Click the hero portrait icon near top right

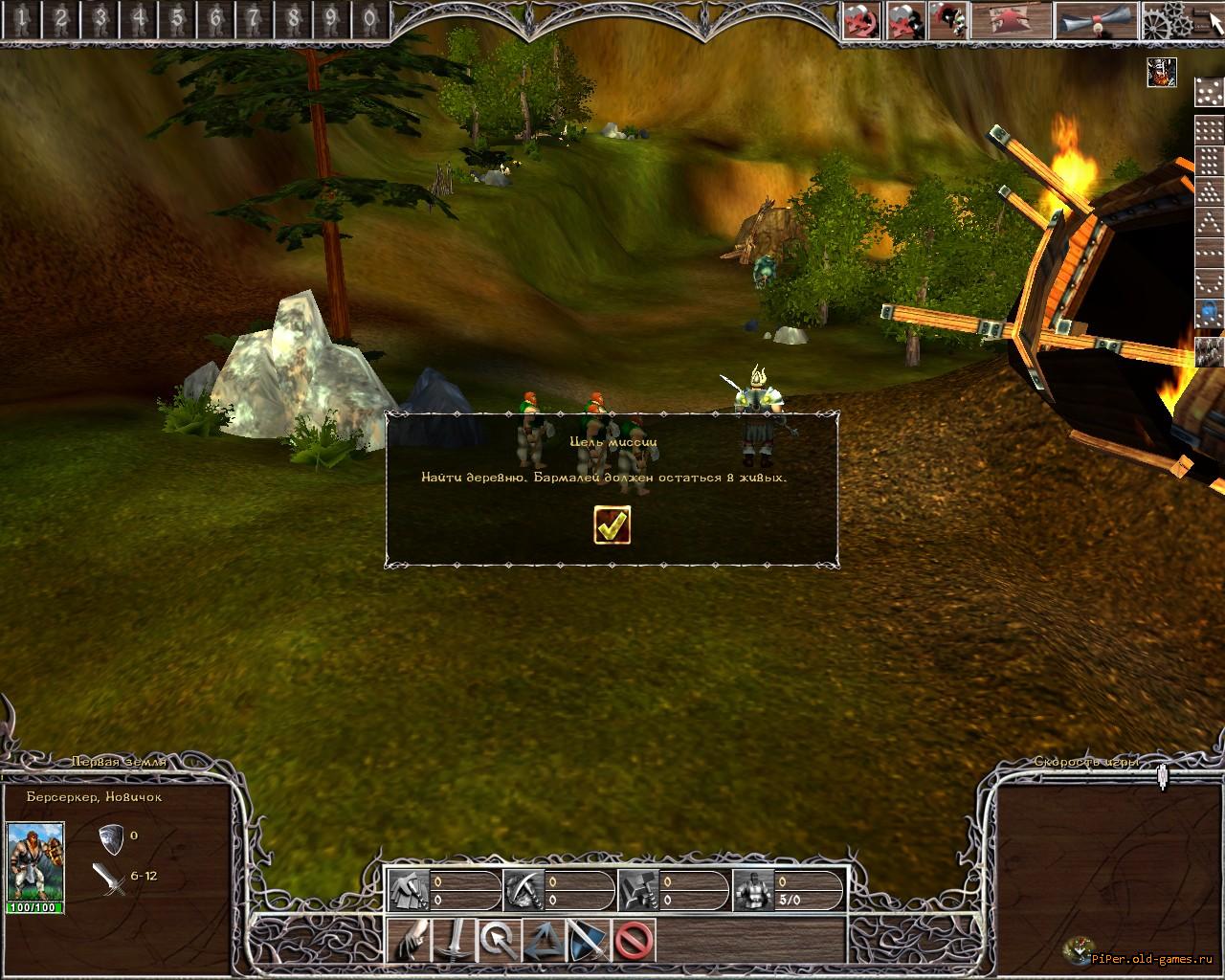pos(1162,73)
